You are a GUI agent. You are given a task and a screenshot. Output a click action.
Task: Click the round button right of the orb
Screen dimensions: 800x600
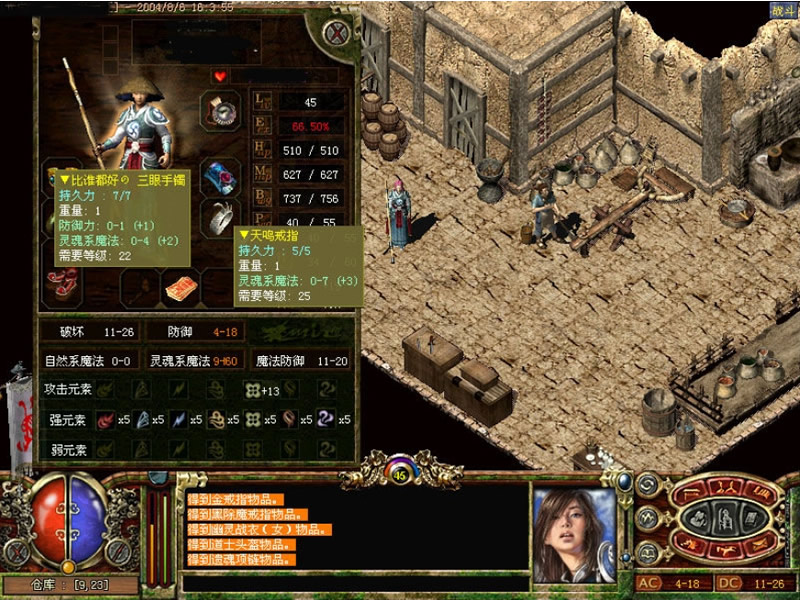pyautogui.click(x=119, y=551)
